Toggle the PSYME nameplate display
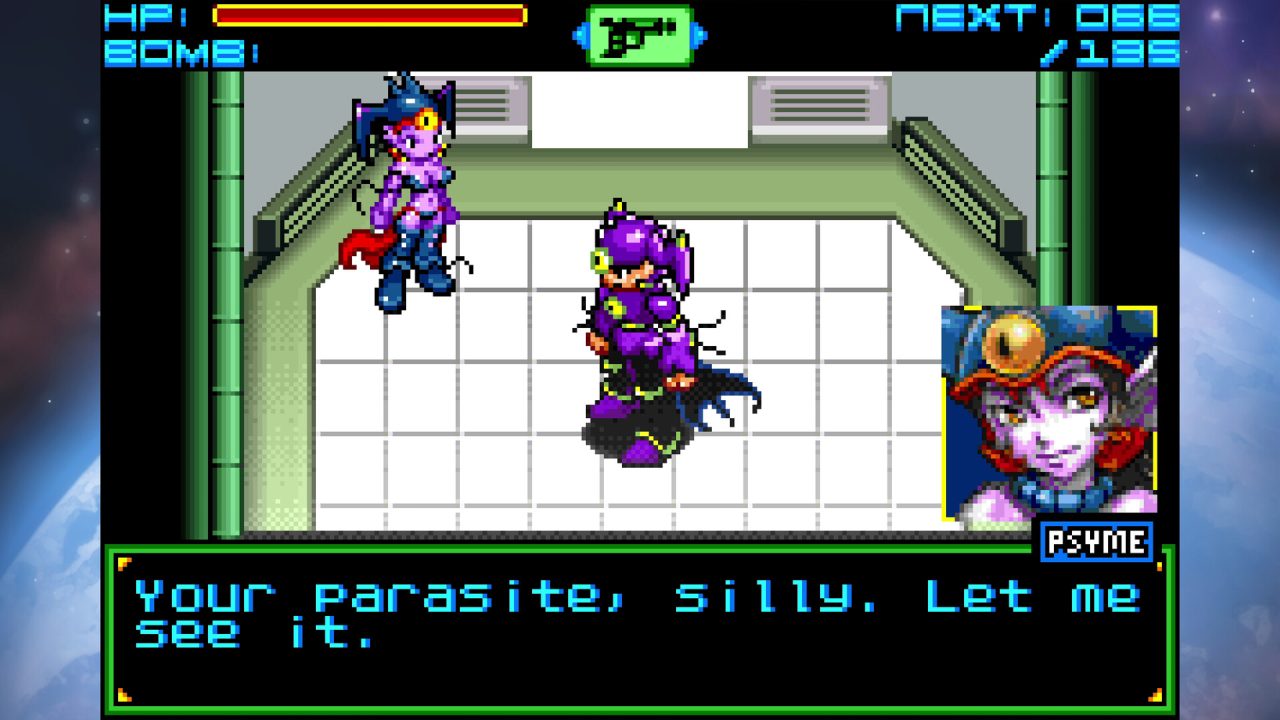The width and height of the screenshot is (1280, 720). click(x=1096, y=543)
